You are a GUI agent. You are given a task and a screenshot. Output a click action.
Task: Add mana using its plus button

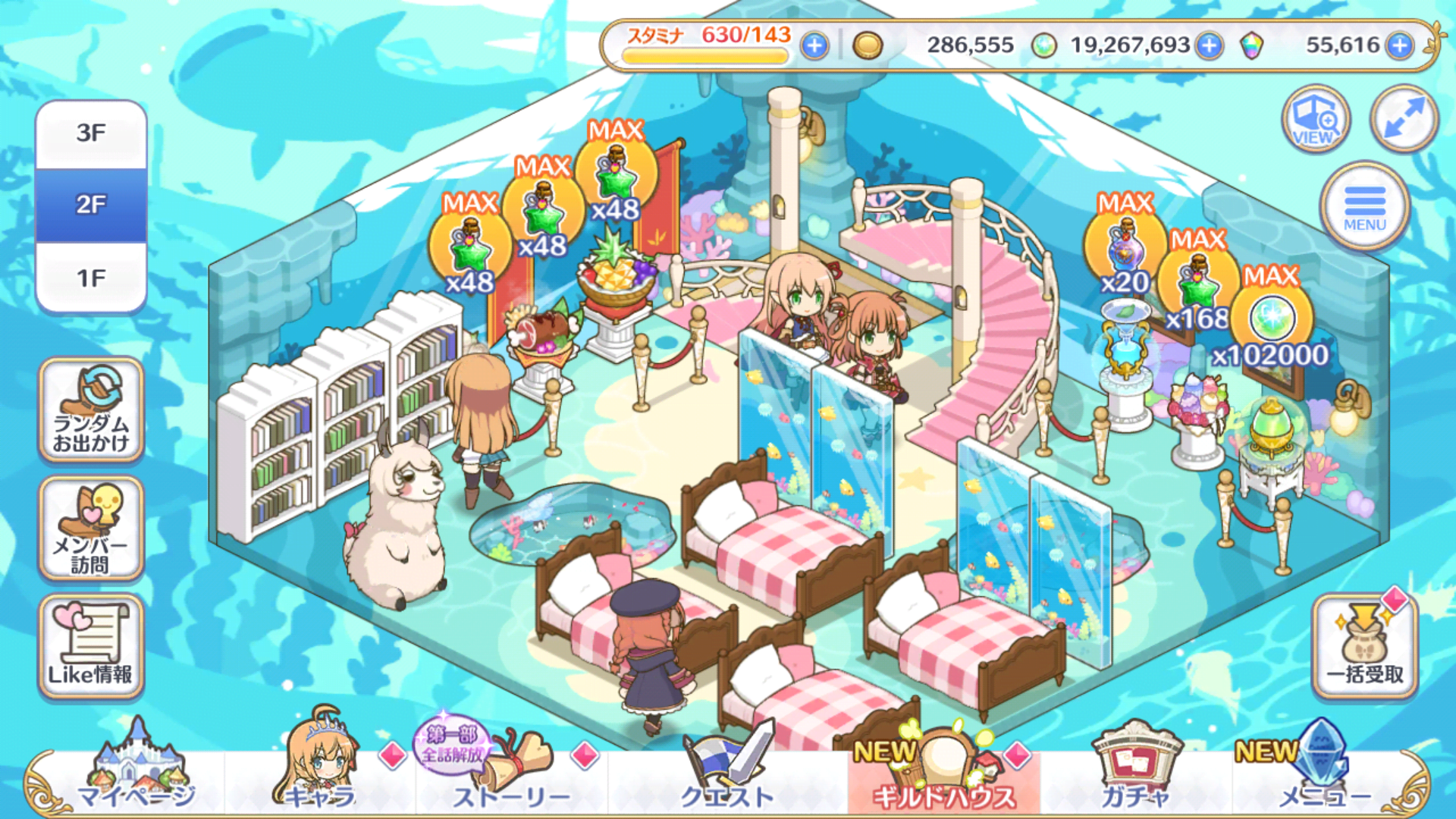point(1210,46)
